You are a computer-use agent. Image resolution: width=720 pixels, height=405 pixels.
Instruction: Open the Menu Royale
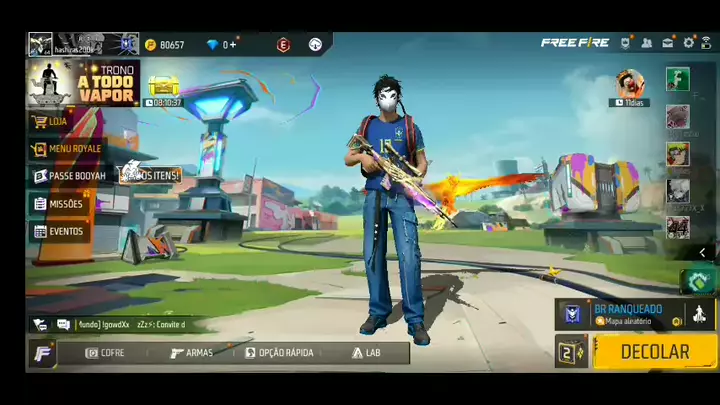pos(73,149)
